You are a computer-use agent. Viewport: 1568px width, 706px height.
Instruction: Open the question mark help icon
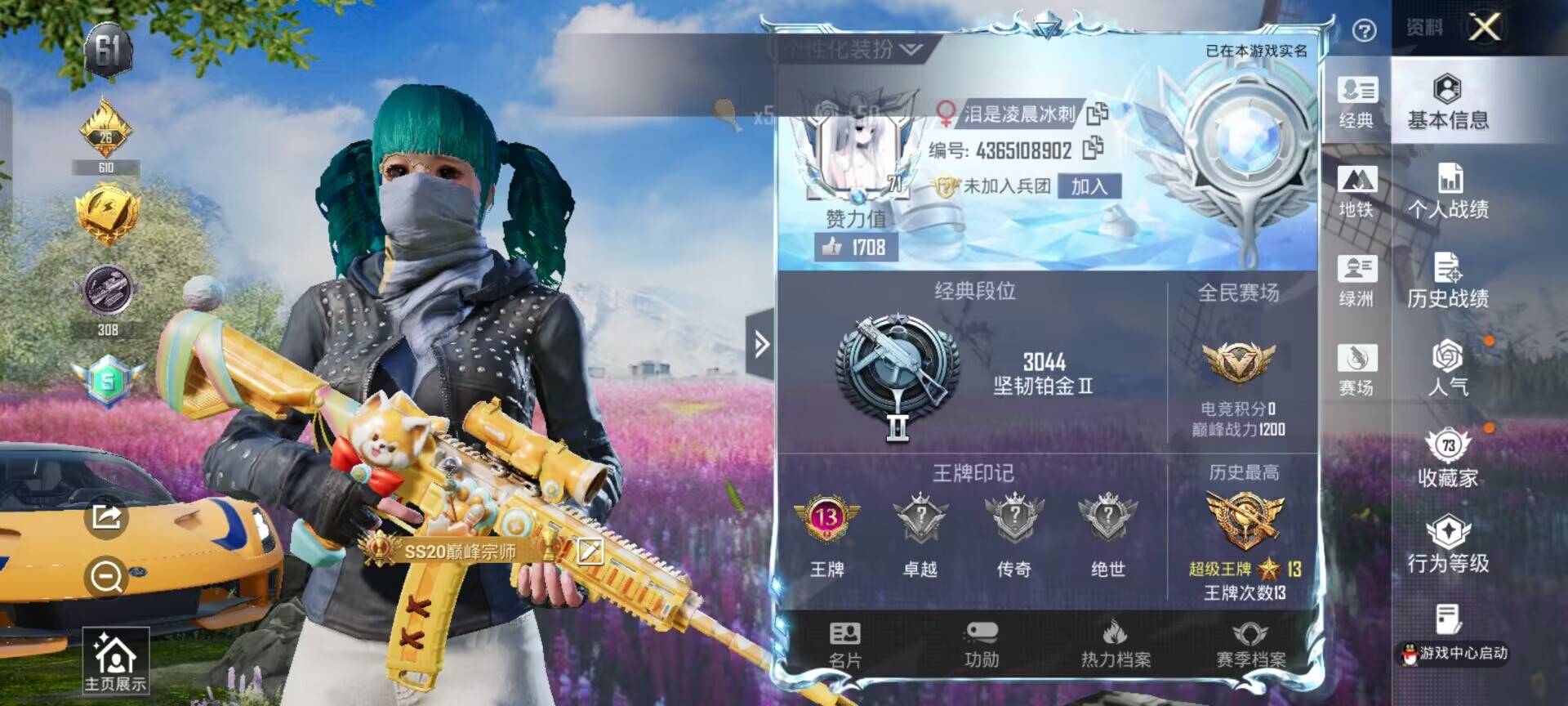[1364, 30]
